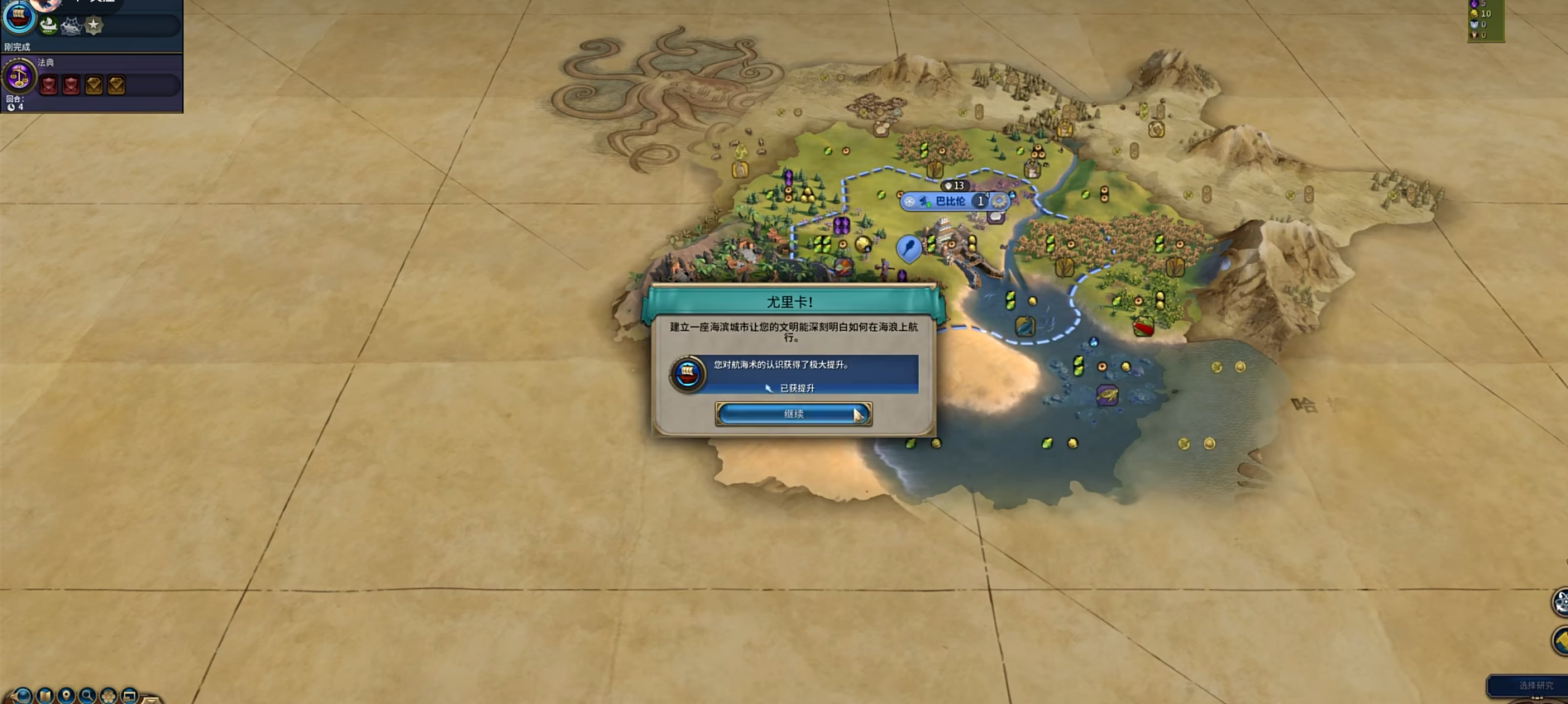Click the 继续 continue button

[792, 414]
